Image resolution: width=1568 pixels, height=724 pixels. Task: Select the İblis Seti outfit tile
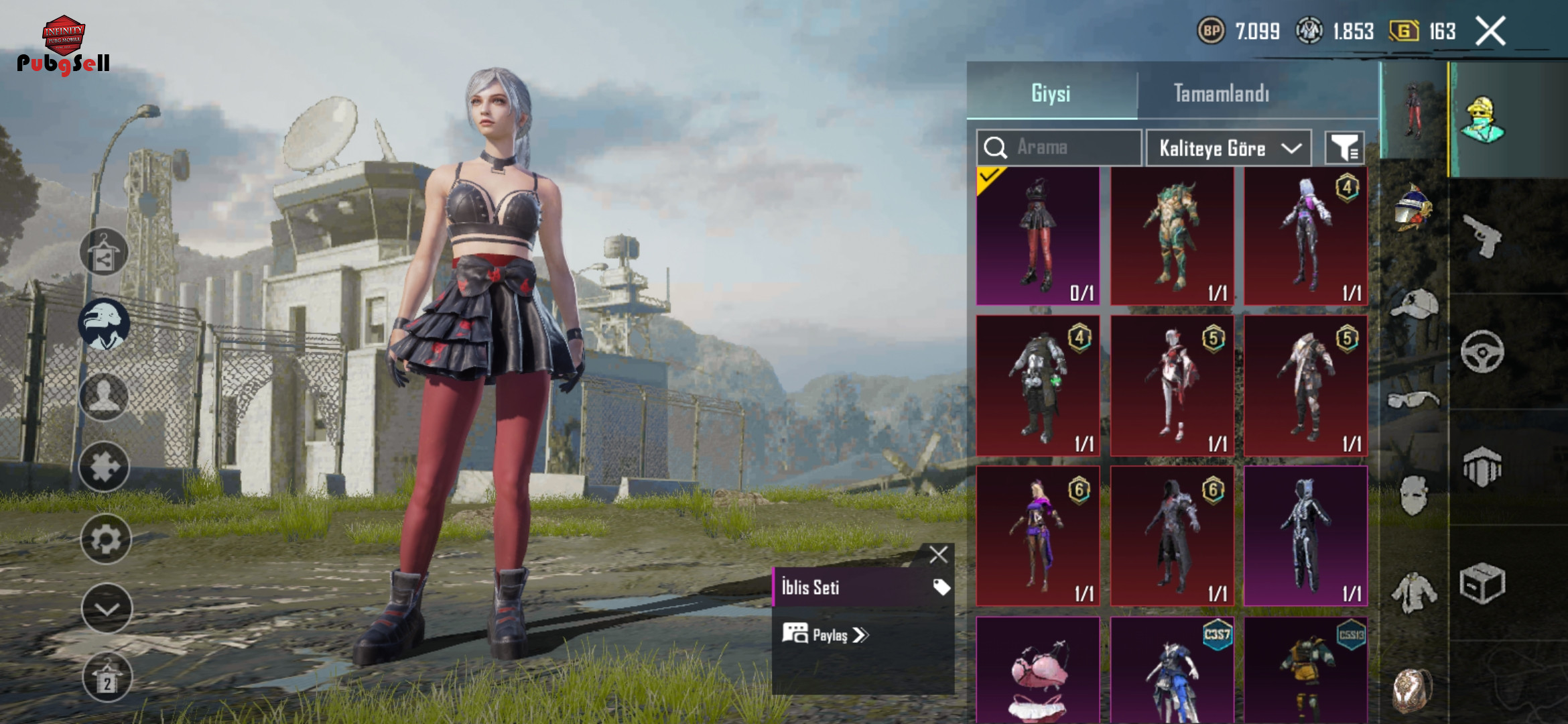point(1037,236)
